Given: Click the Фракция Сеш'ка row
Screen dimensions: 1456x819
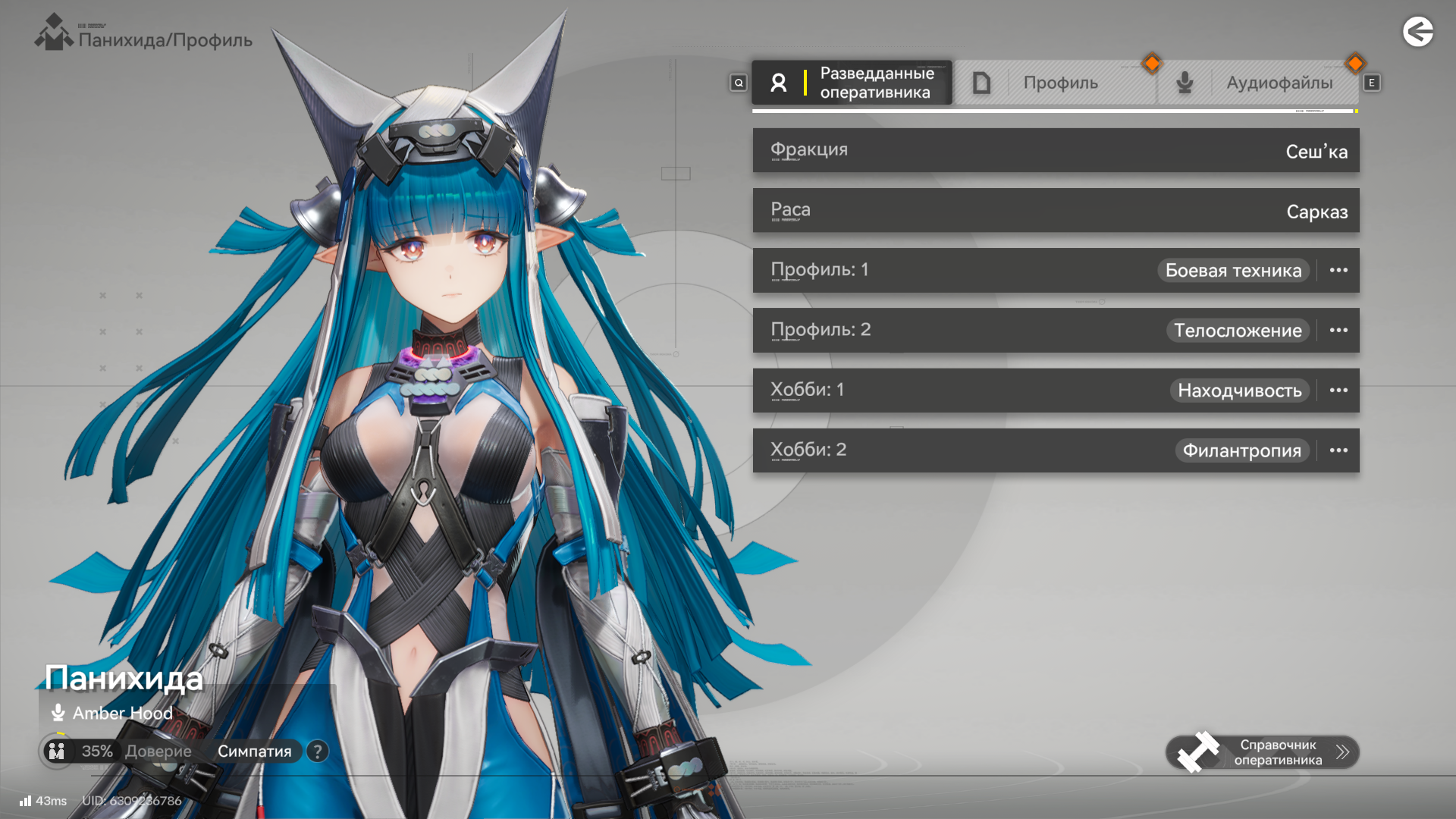Looking at the screenshot, I should [1056, 150].
